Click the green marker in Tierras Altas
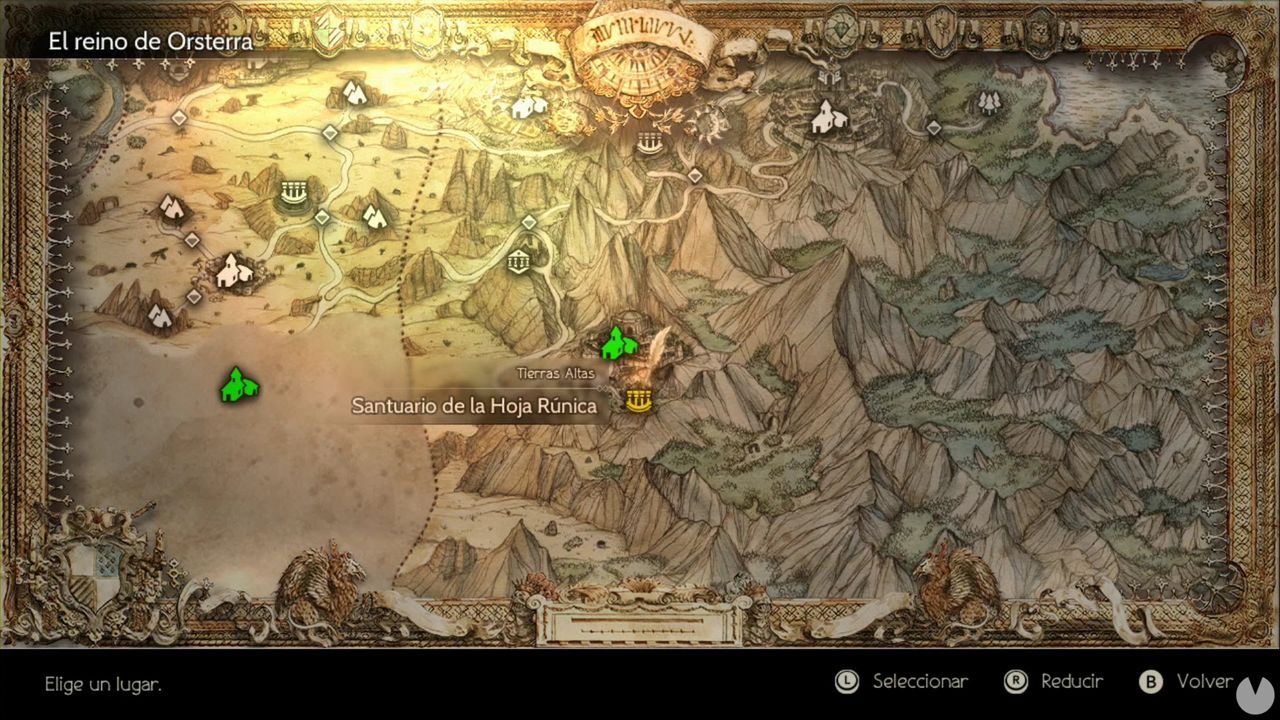This screenshot has width=1280, height=720. 620,343
